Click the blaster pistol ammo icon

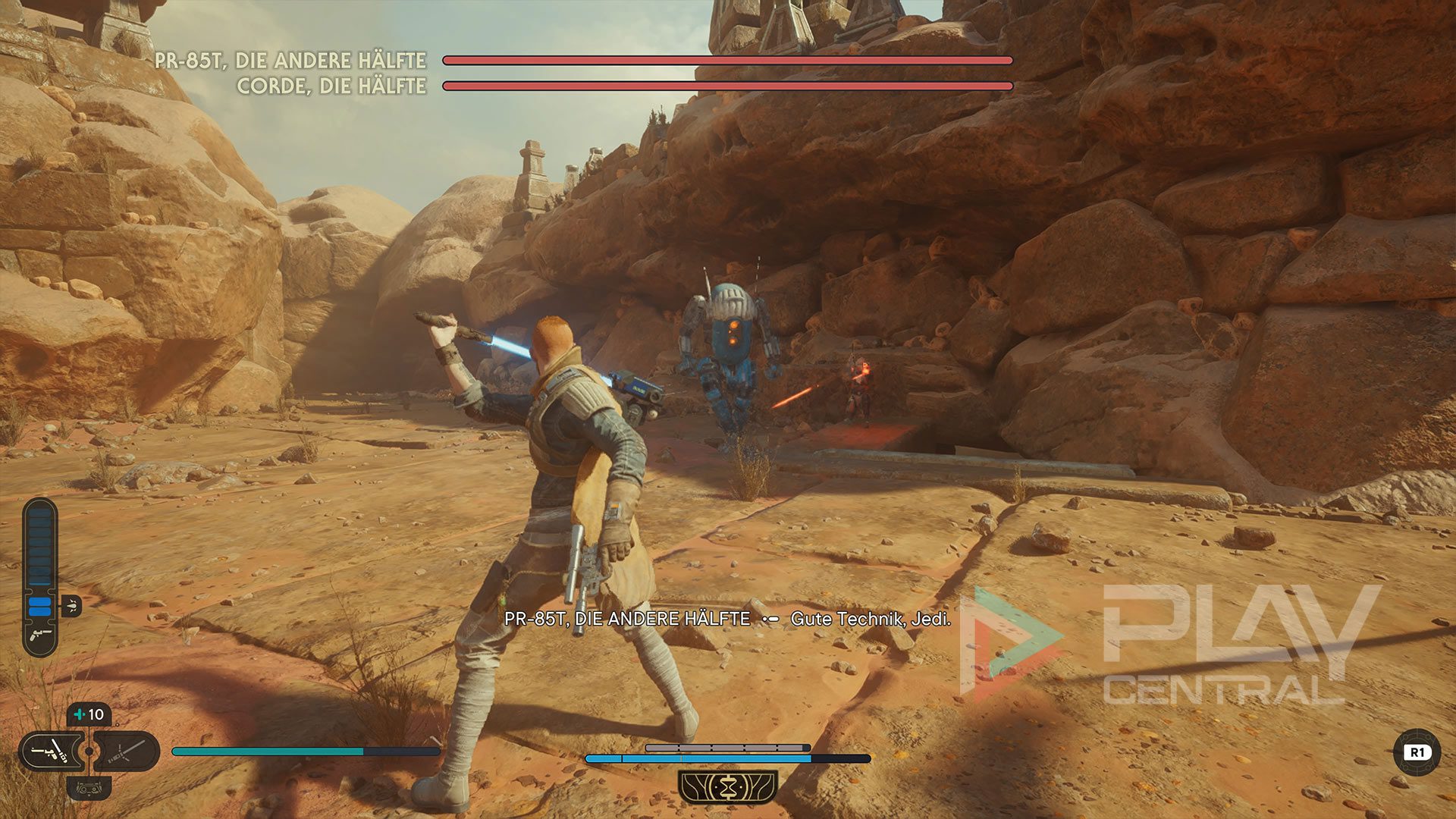40,634
